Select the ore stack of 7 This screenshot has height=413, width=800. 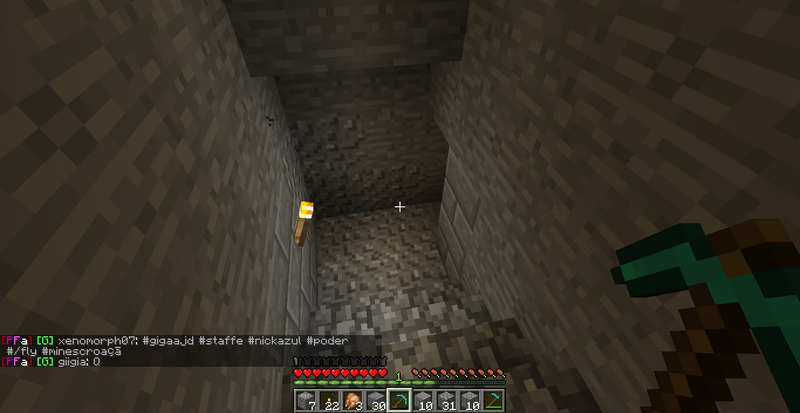[x=307, y=401]
